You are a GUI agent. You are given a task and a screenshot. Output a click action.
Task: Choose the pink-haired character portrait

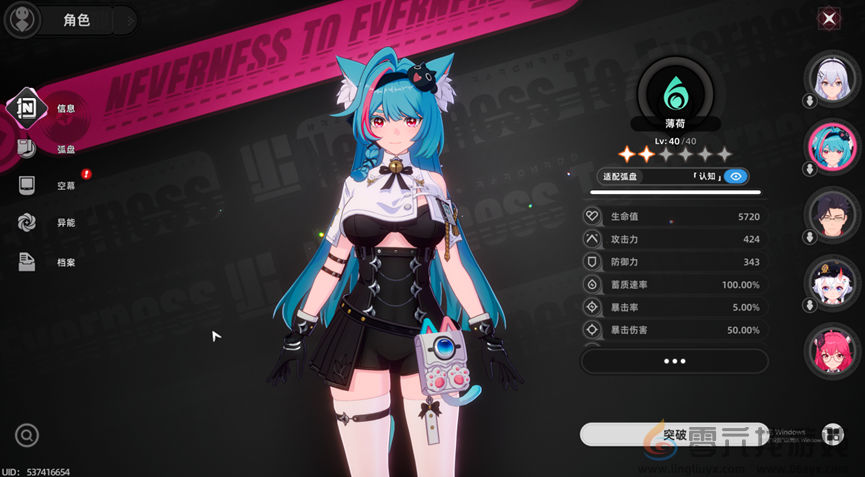pos(832,350)
